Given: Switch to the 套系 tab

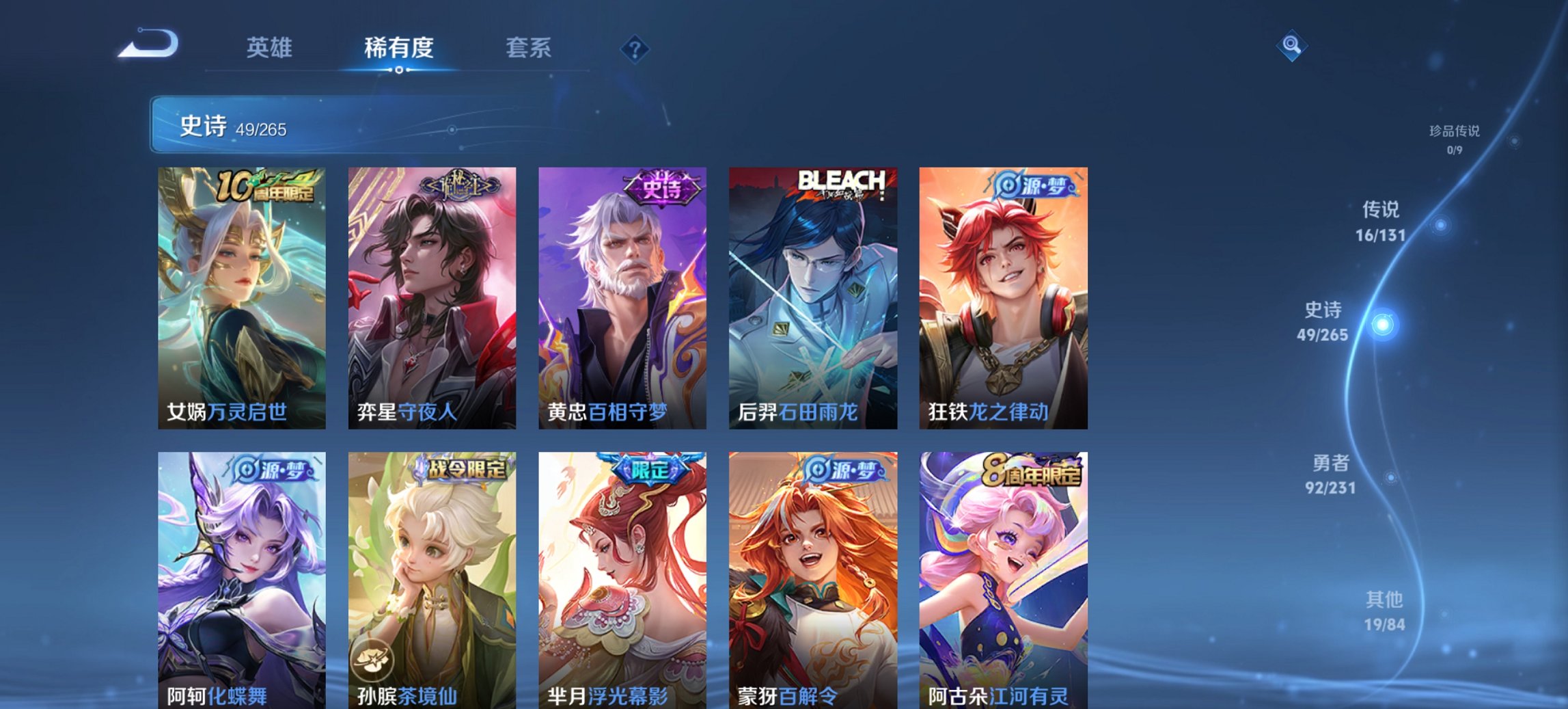Looking at the screenshot, I should 528,48.
